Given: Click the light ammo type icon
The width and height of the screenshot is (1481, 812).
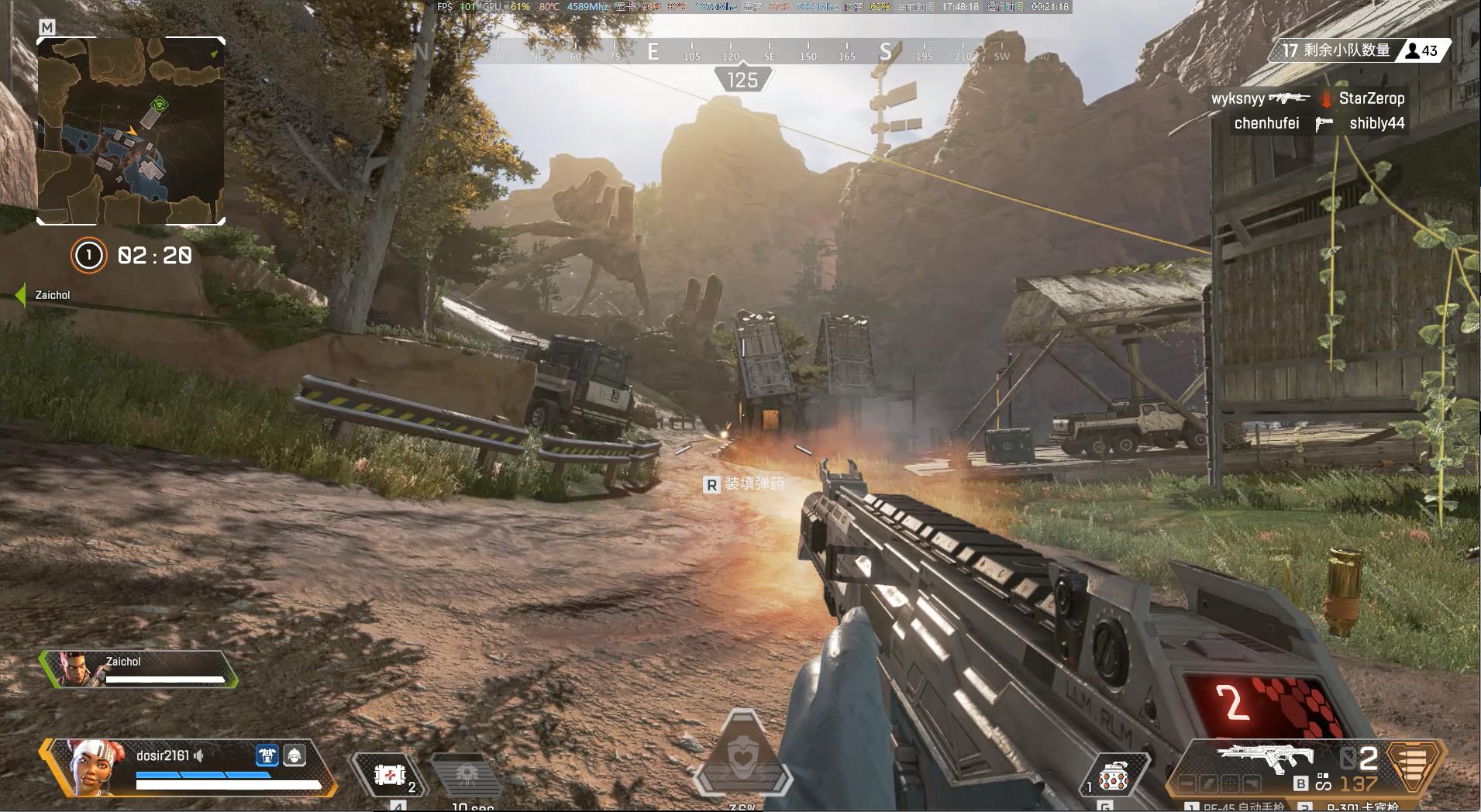Looking at the screenshot, I should [x=1413, y=763].
